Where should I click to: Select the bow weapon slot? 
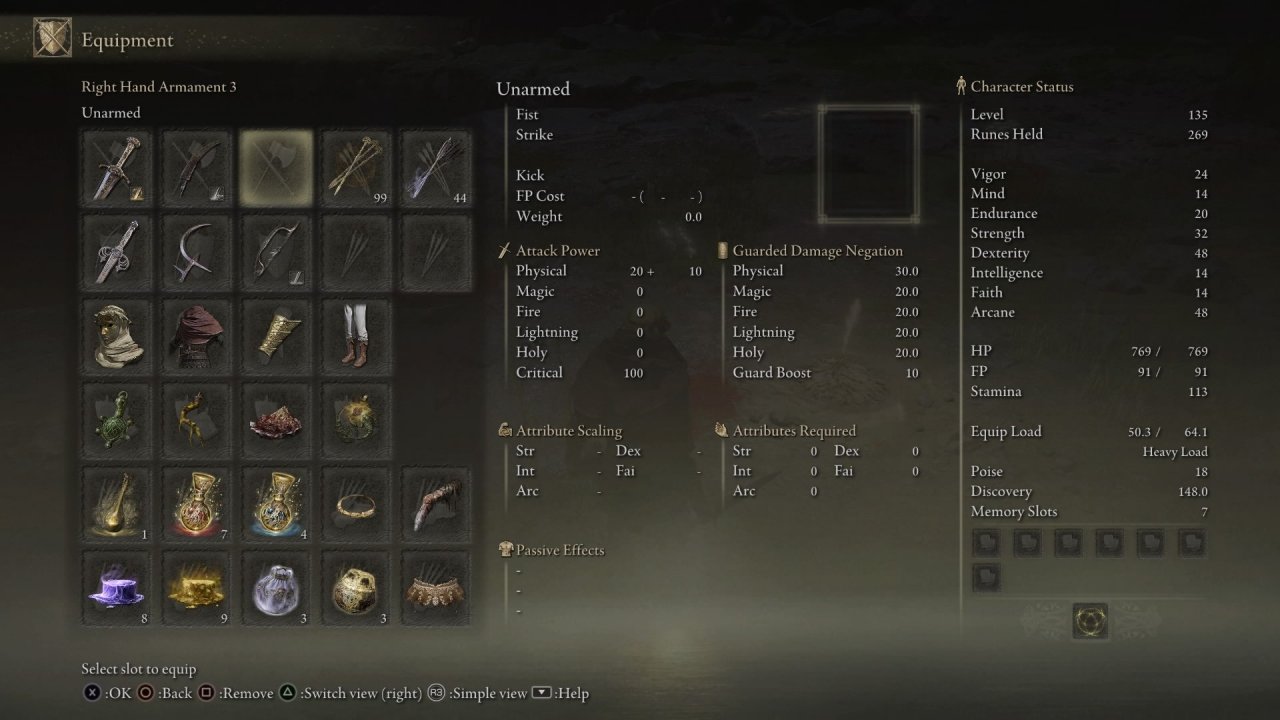click(x=276, y=253)
